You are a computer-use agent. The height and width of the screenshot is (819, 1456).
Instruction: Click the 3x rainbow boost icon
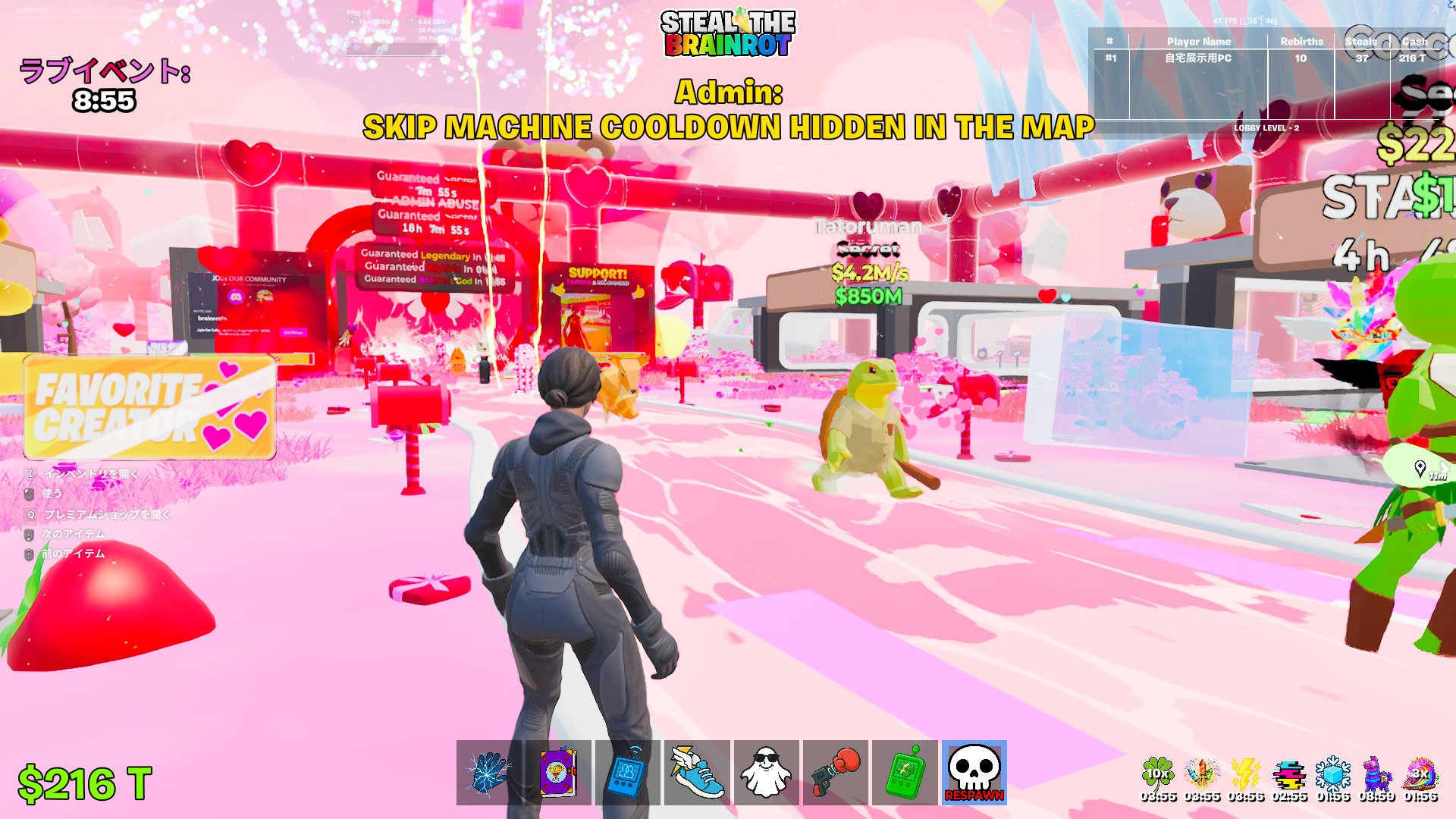click(1420, 774)
